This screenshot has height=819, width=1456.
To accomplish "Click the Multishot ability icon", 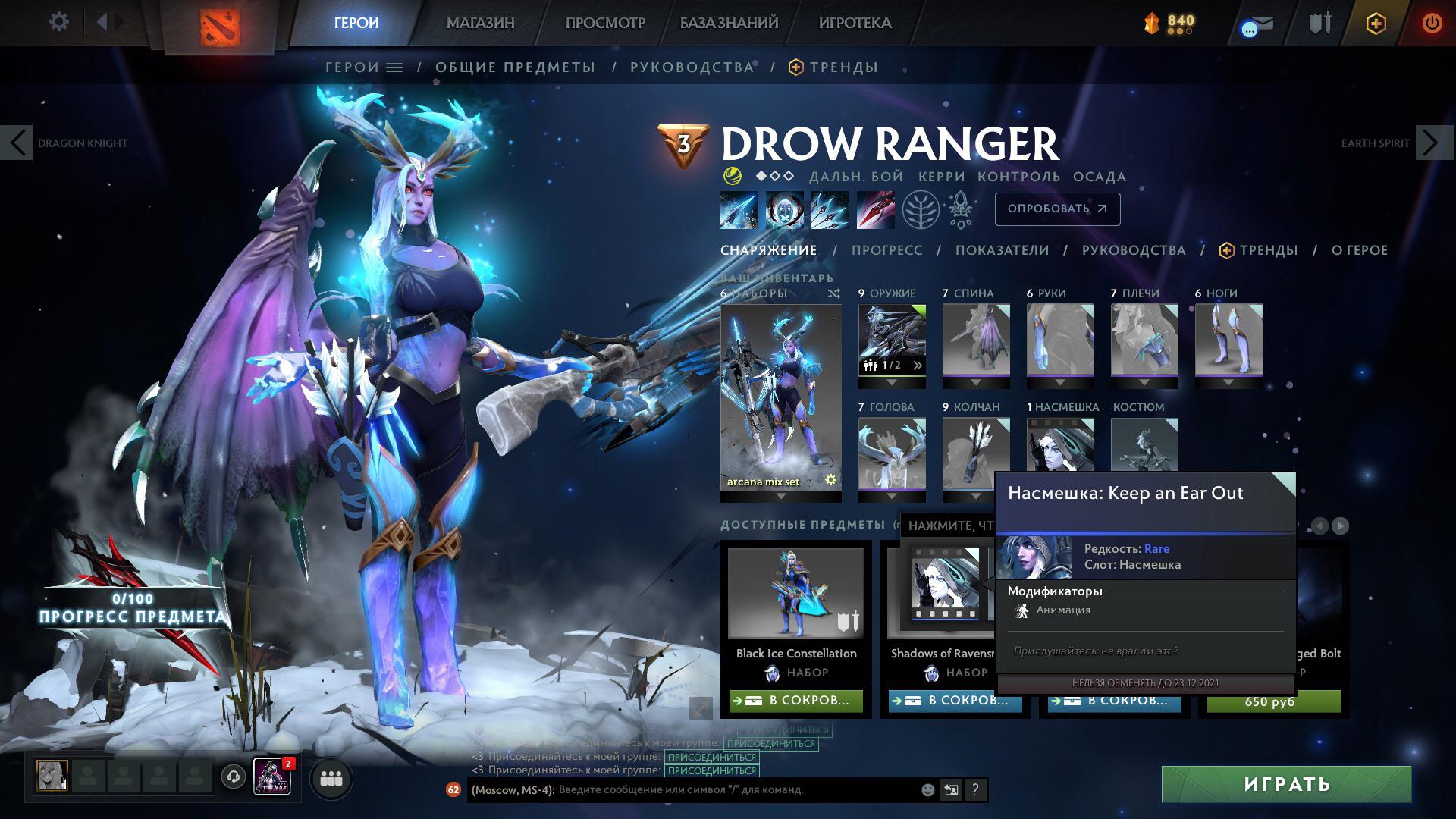I will [829, 210].
